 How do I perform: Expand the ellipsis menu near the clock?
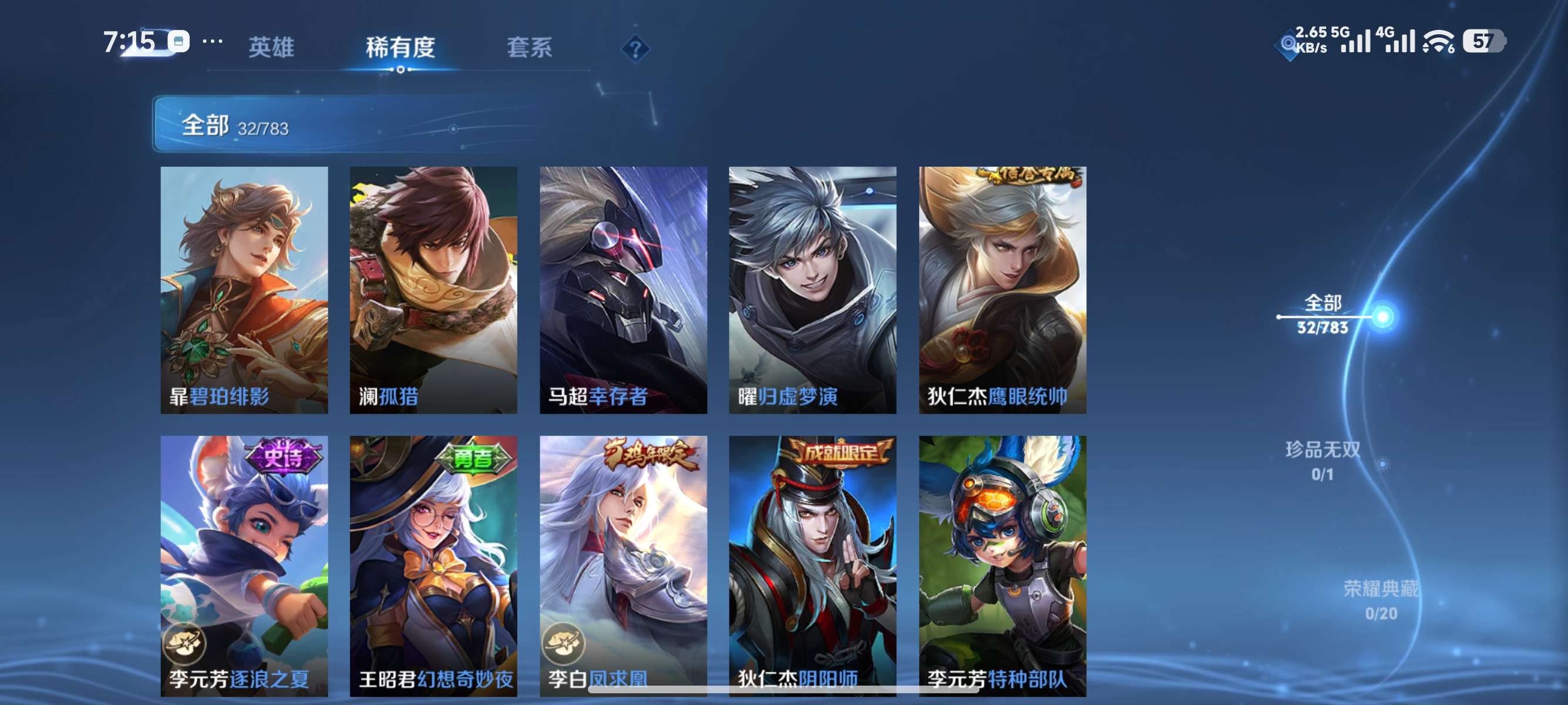pos(212,41)
